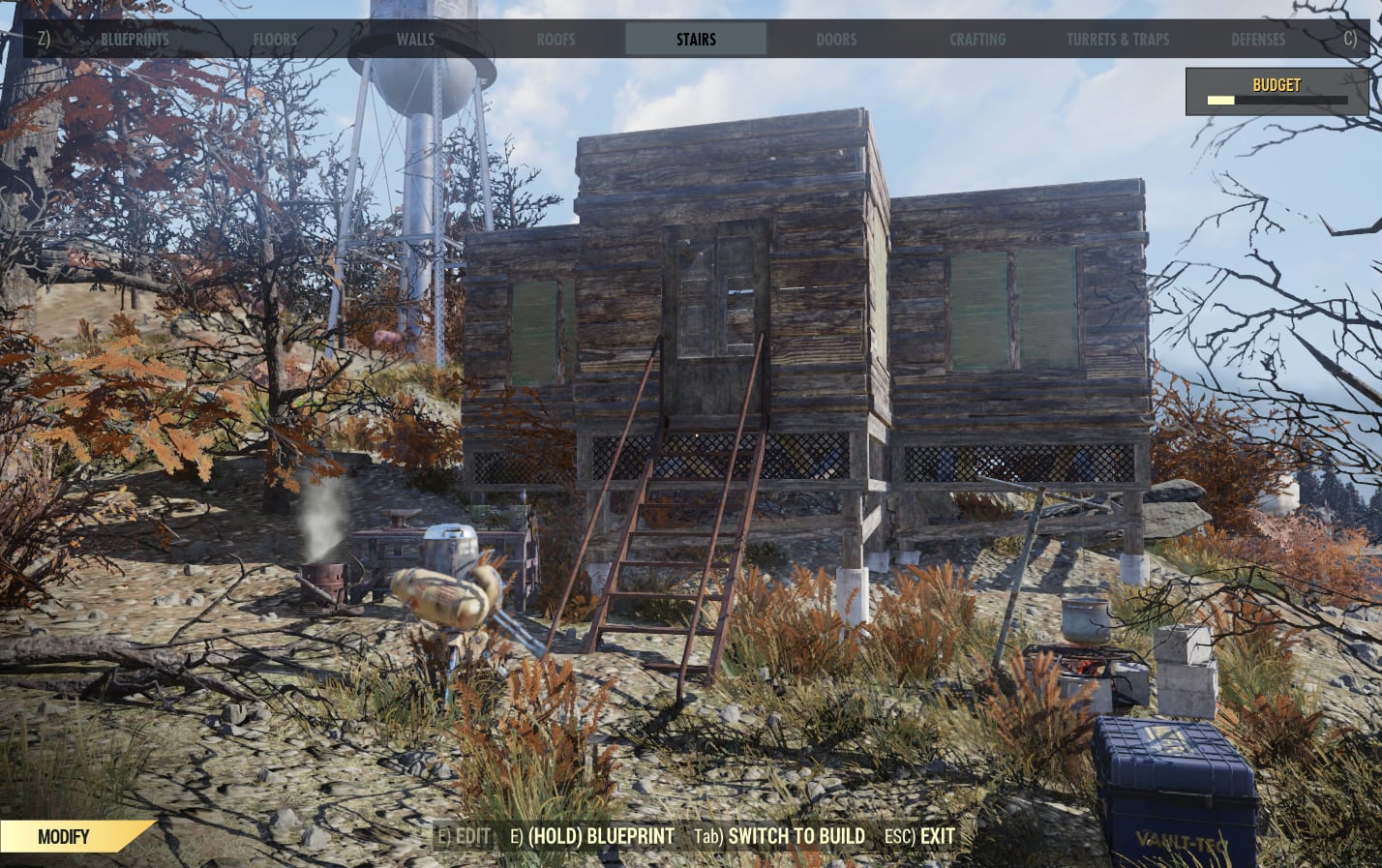Switch to the FLOORS tab
Screen dimensions: 1382x868
coord(275,40)
